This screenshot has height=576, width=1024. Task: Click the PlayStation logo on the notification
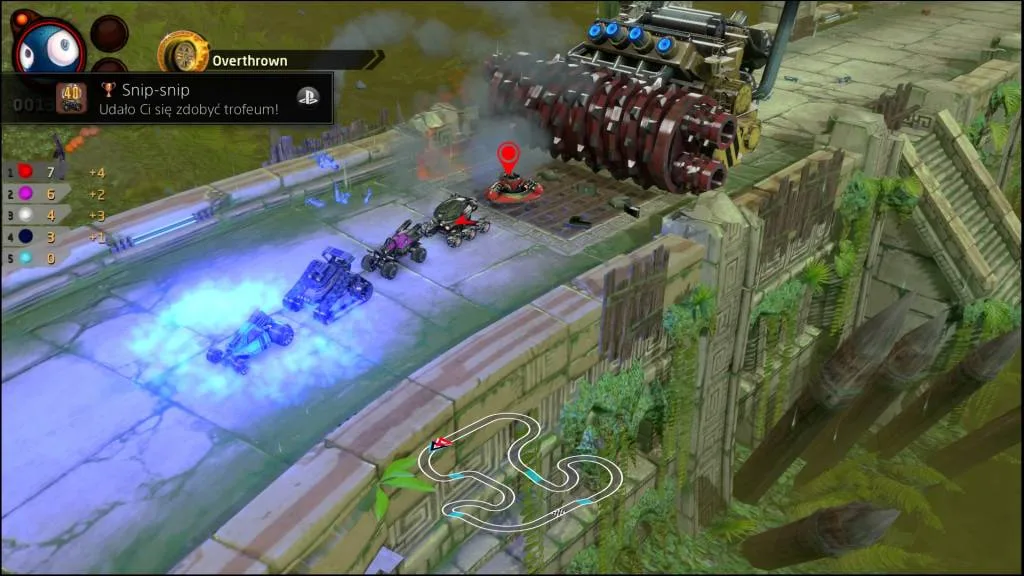point(308,96)
